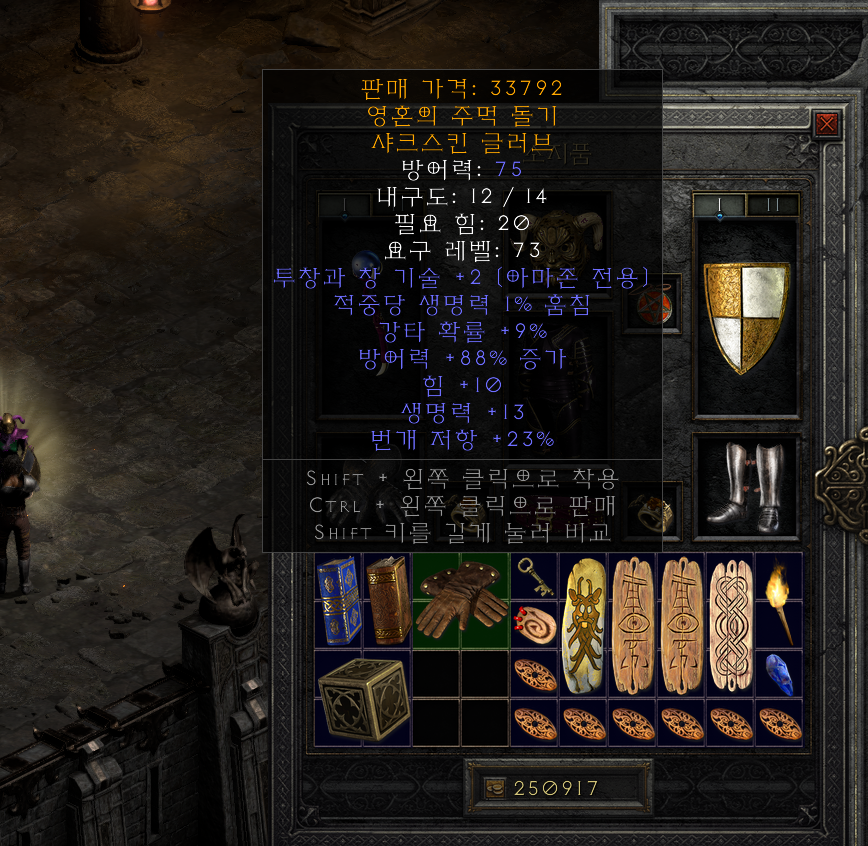The height and width of the screenshot is (846, 868).
Task: Select the knot-patterned grand charm
Action: [x=730, y=625]
